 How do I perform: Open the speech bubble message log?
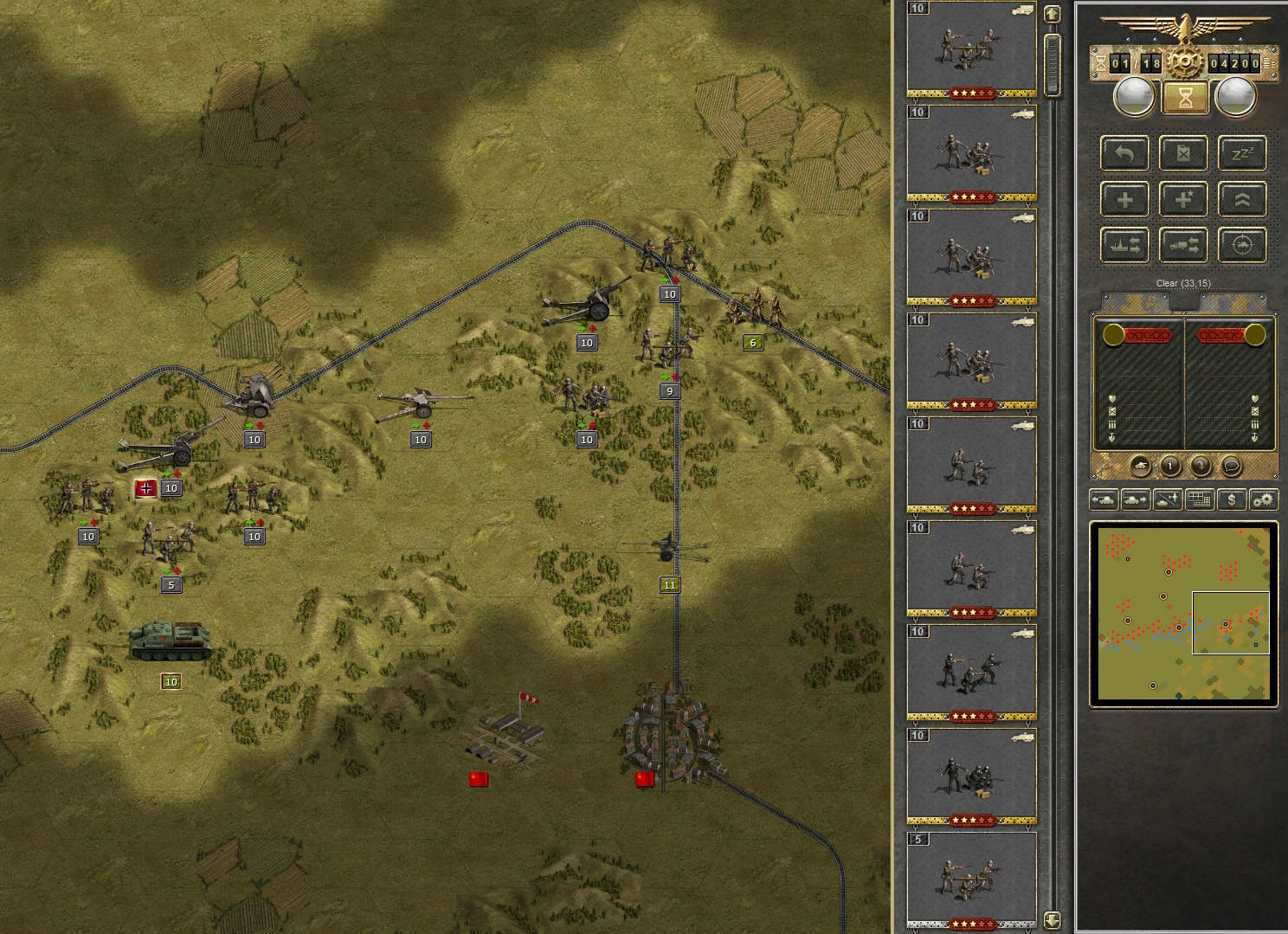pos(1231,466)
